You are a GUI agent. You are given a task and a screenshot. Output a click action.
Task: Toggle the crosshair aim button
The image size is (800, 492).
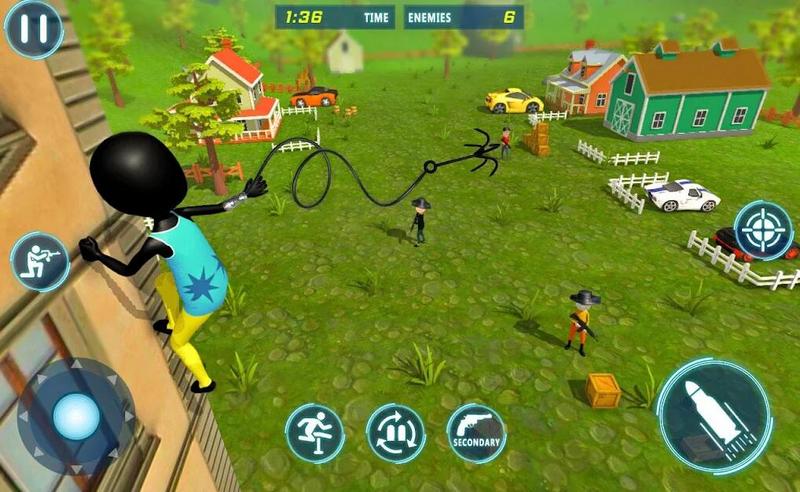(764, 231)
